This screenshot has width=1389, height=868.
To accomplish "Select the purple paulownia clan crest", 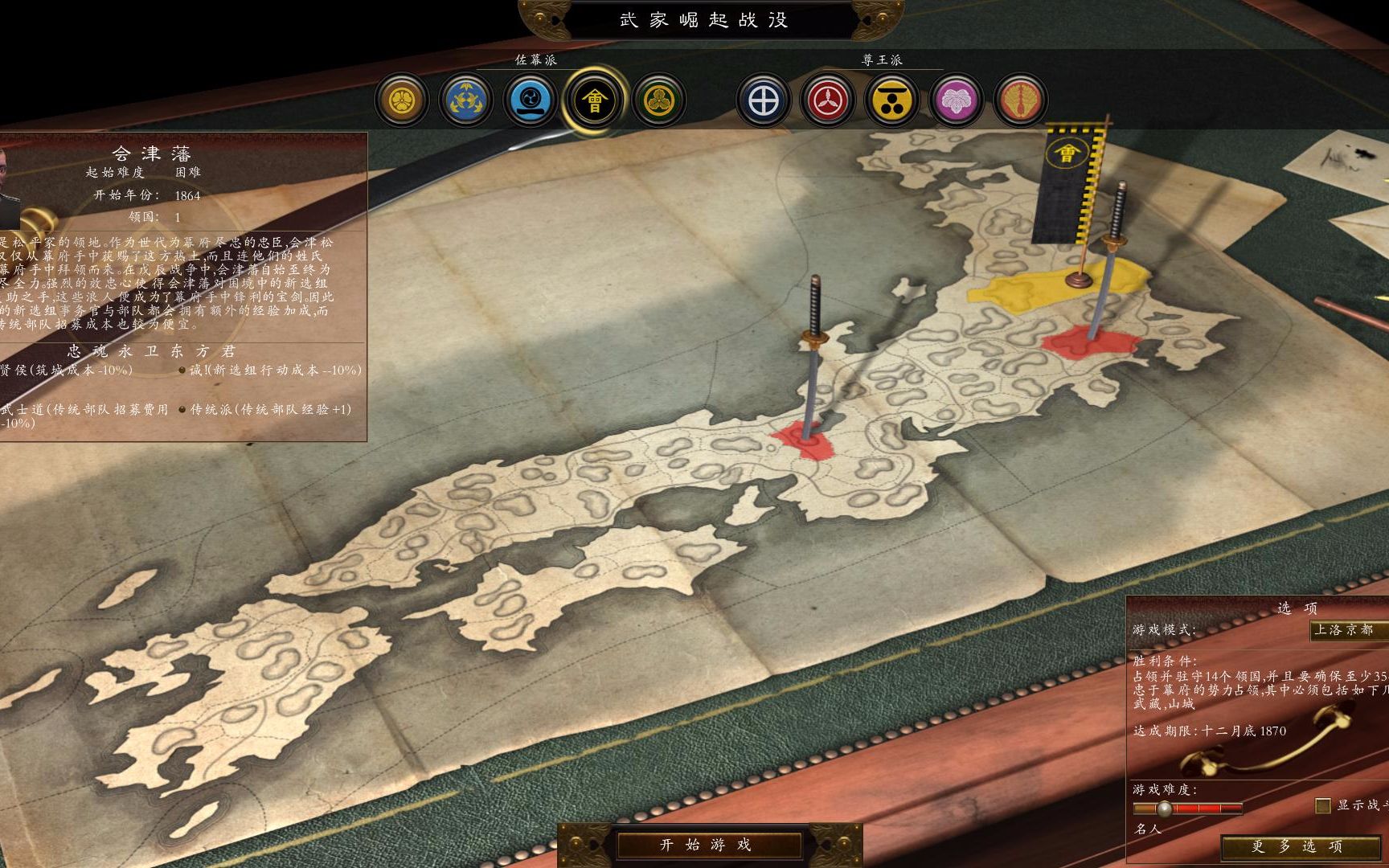I will click(957, 100).
